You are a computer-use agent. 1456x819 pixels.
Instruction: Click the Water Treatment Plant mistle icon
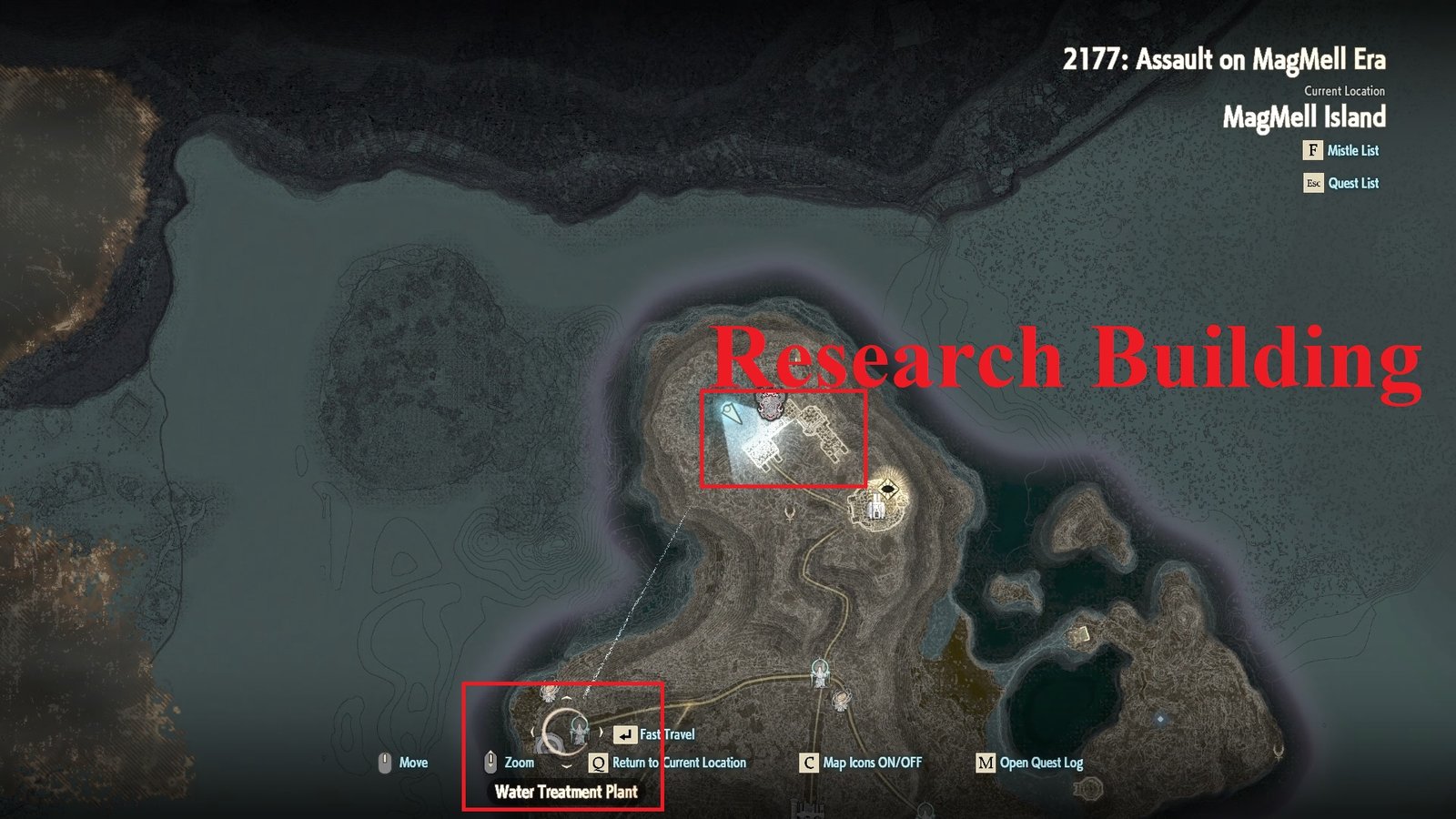(x=580, y=733)
